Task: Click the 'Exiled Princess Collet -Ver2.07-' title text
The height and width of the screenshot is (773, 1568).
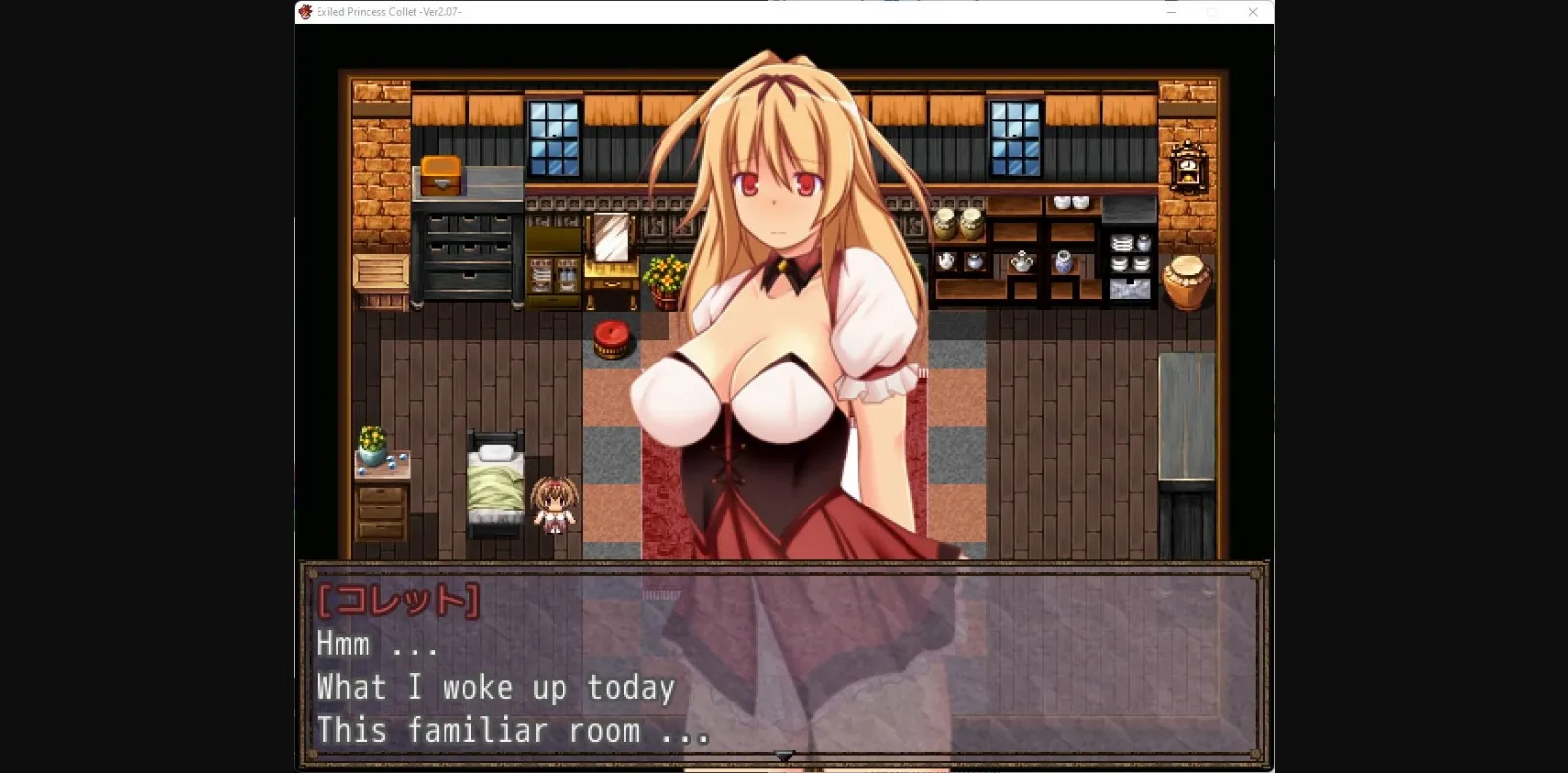Action: tap(390, 13)
